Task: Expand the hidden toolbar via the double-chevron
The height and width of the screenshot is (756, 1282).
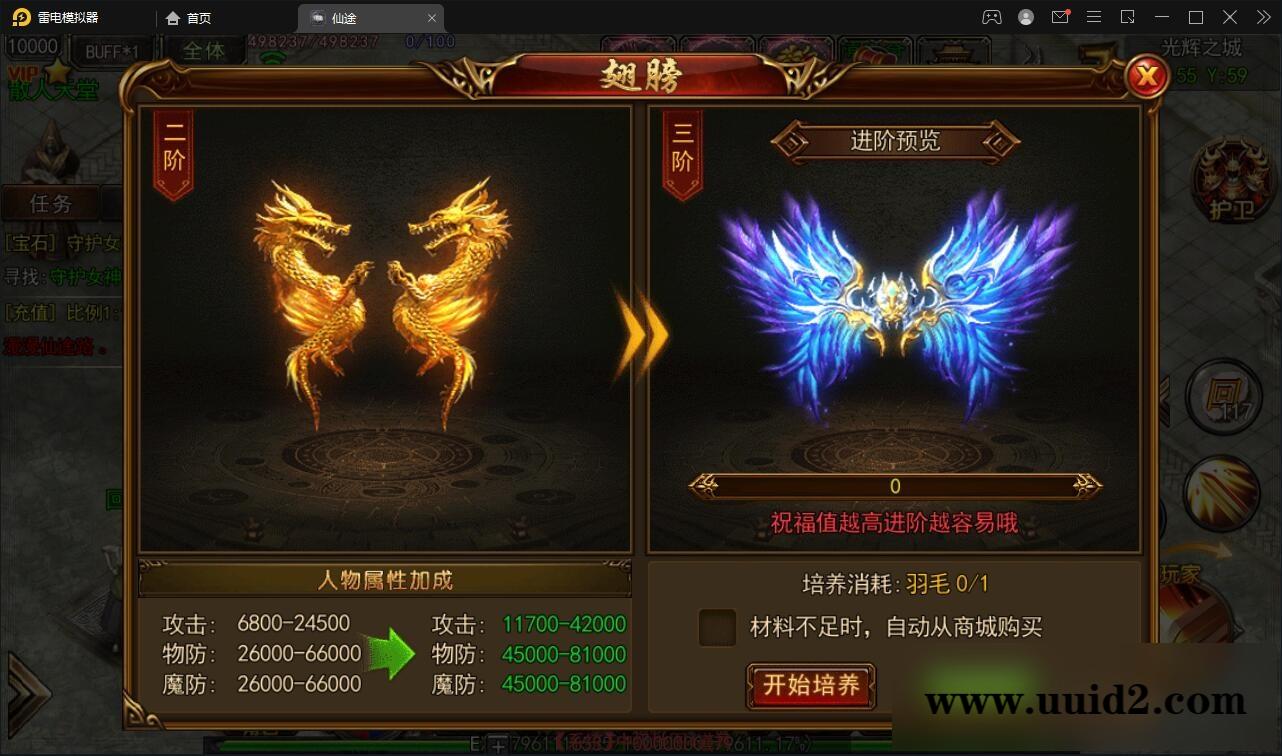Action: [1263, 17]
